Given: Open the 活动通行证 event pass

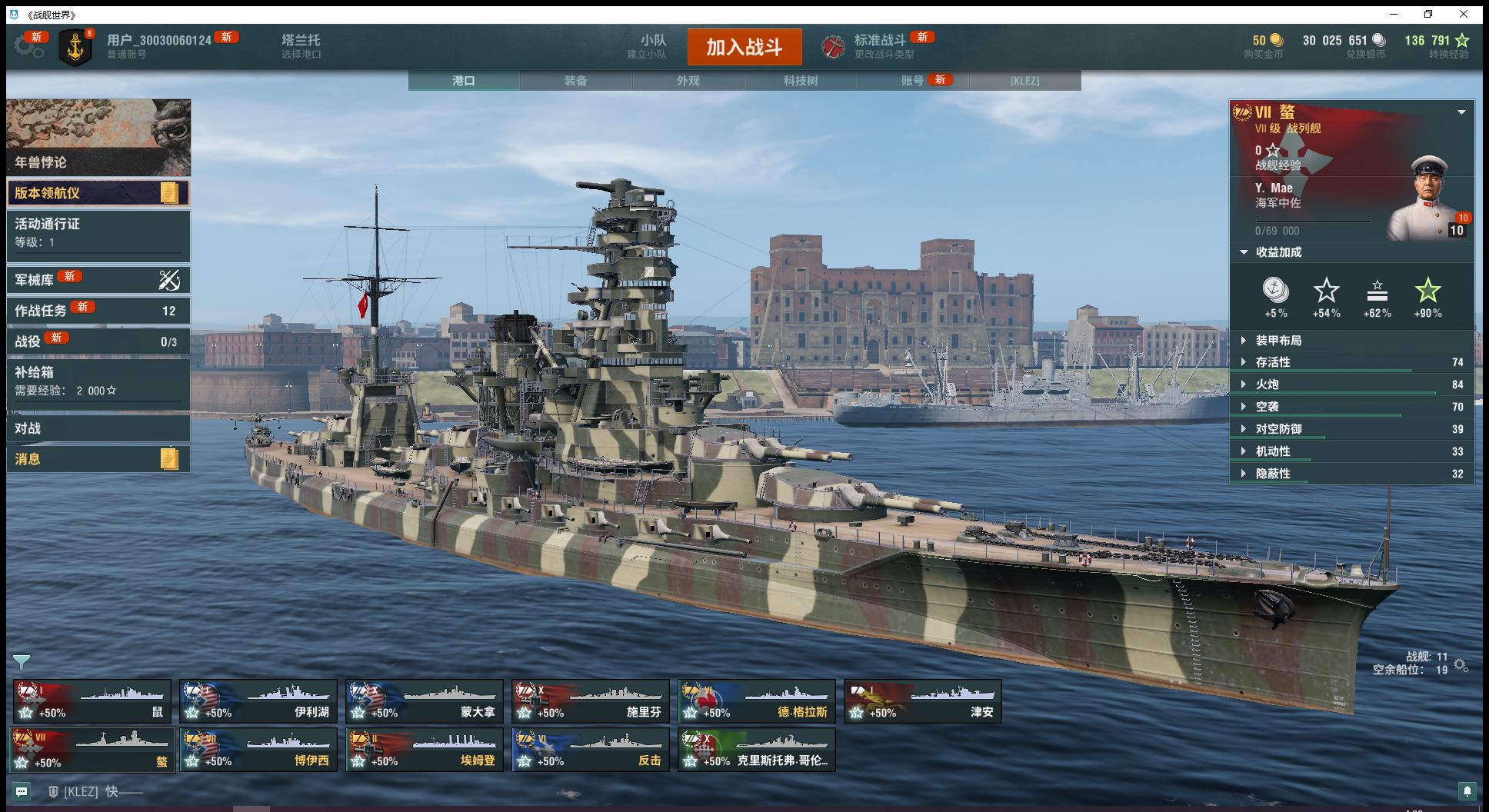Looking at the screenshot, I should coord(98,232).
